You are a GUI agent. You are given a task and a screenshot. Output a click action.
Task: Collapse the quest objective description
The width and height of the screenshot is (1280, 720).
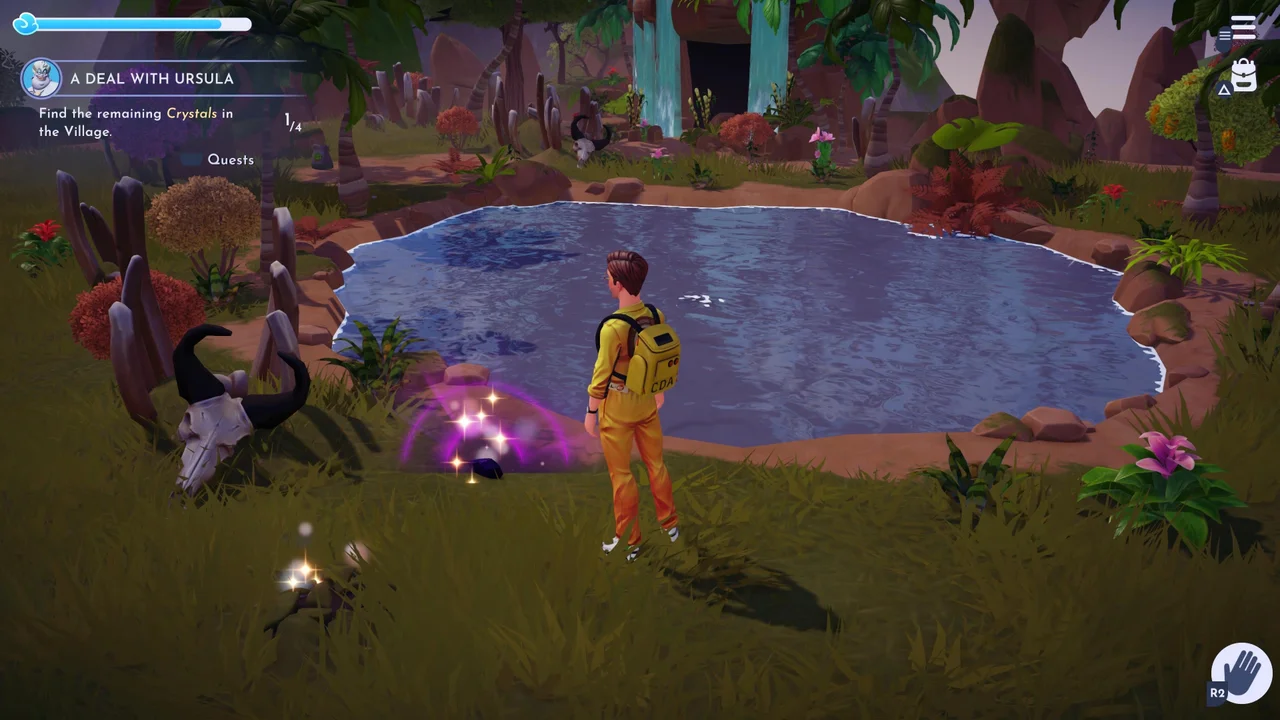point(135,122)
